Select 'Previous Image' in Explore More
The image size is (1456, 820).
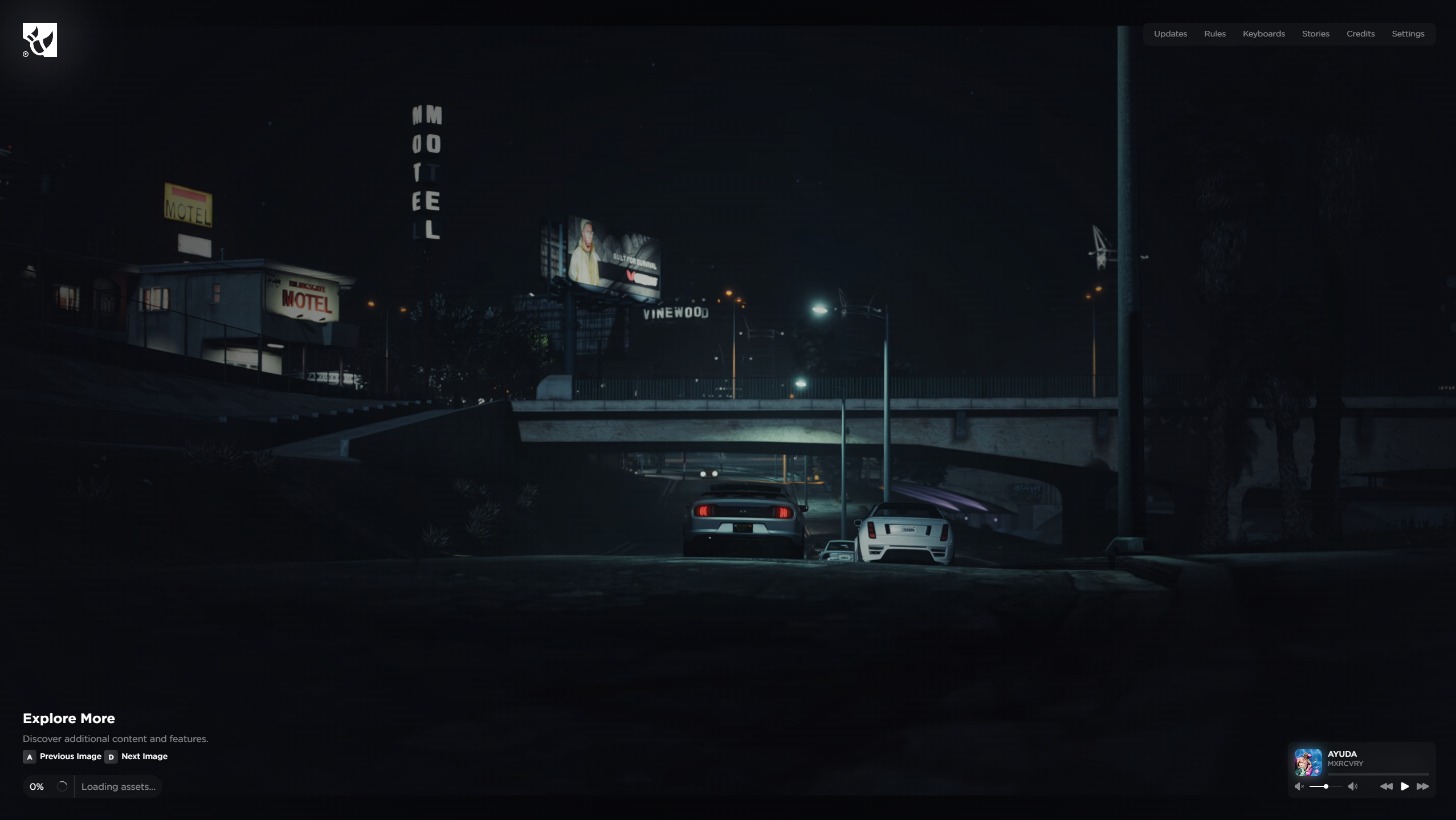pos(70,756)
